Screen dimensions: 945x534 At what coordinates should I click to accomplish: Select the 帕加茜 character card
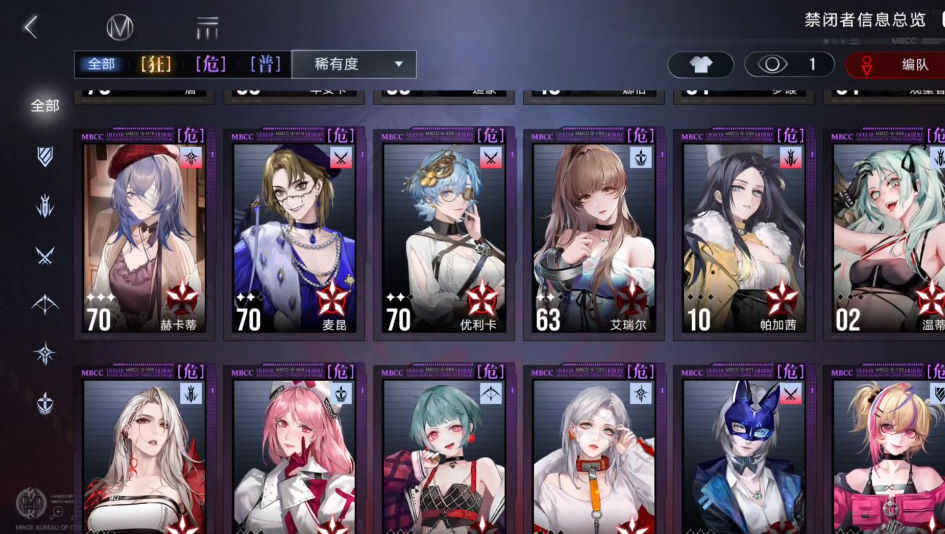[x=744, y=235]
